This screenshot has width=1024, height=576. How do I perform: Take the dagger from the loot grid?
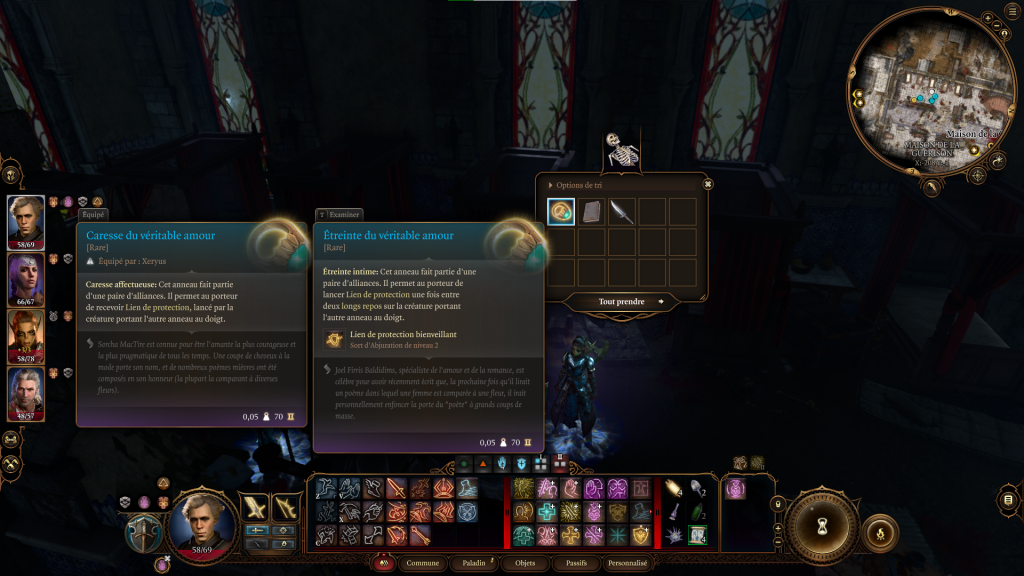pos(622,211)
